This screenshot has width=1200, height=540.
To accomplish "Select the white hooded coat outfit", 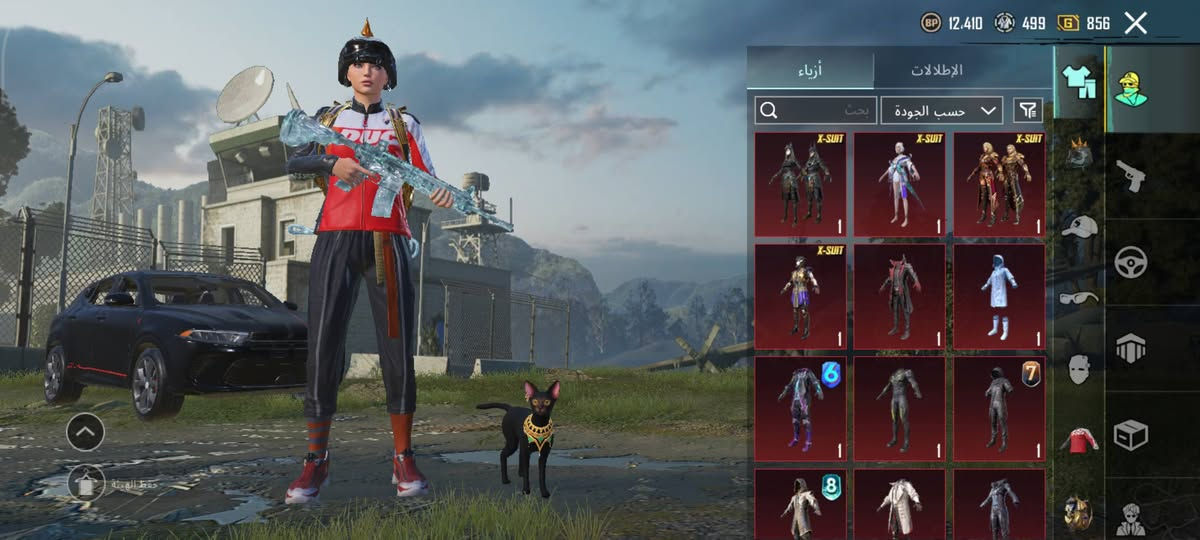I will (999, 297).
